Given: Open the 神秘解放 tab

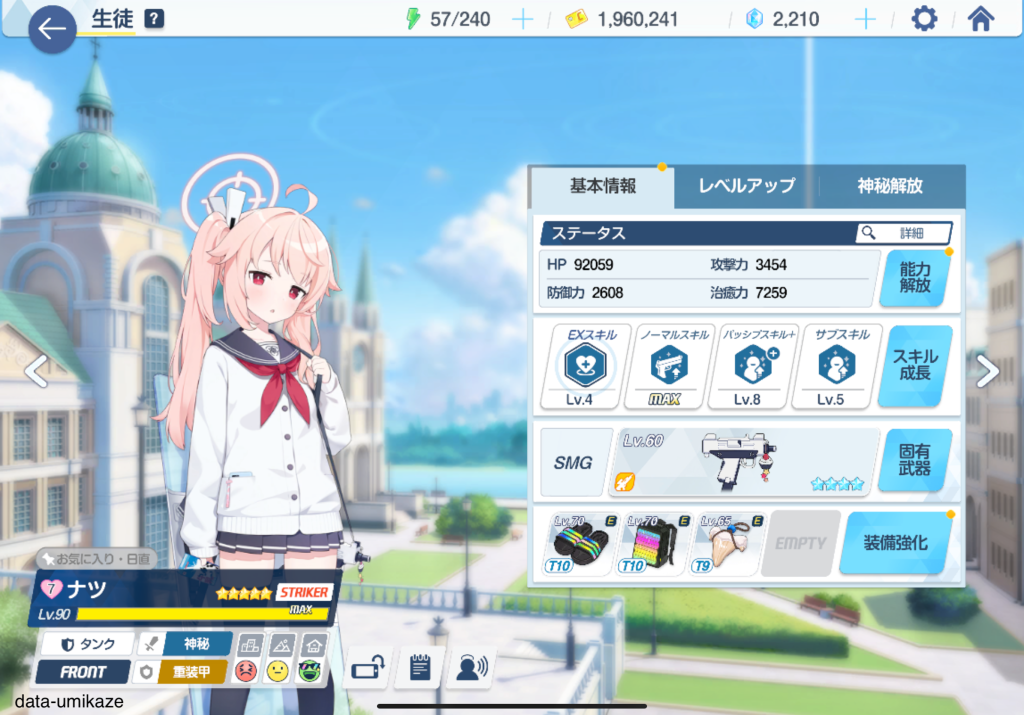Looking at the screenshot, I should click(890, 186).
